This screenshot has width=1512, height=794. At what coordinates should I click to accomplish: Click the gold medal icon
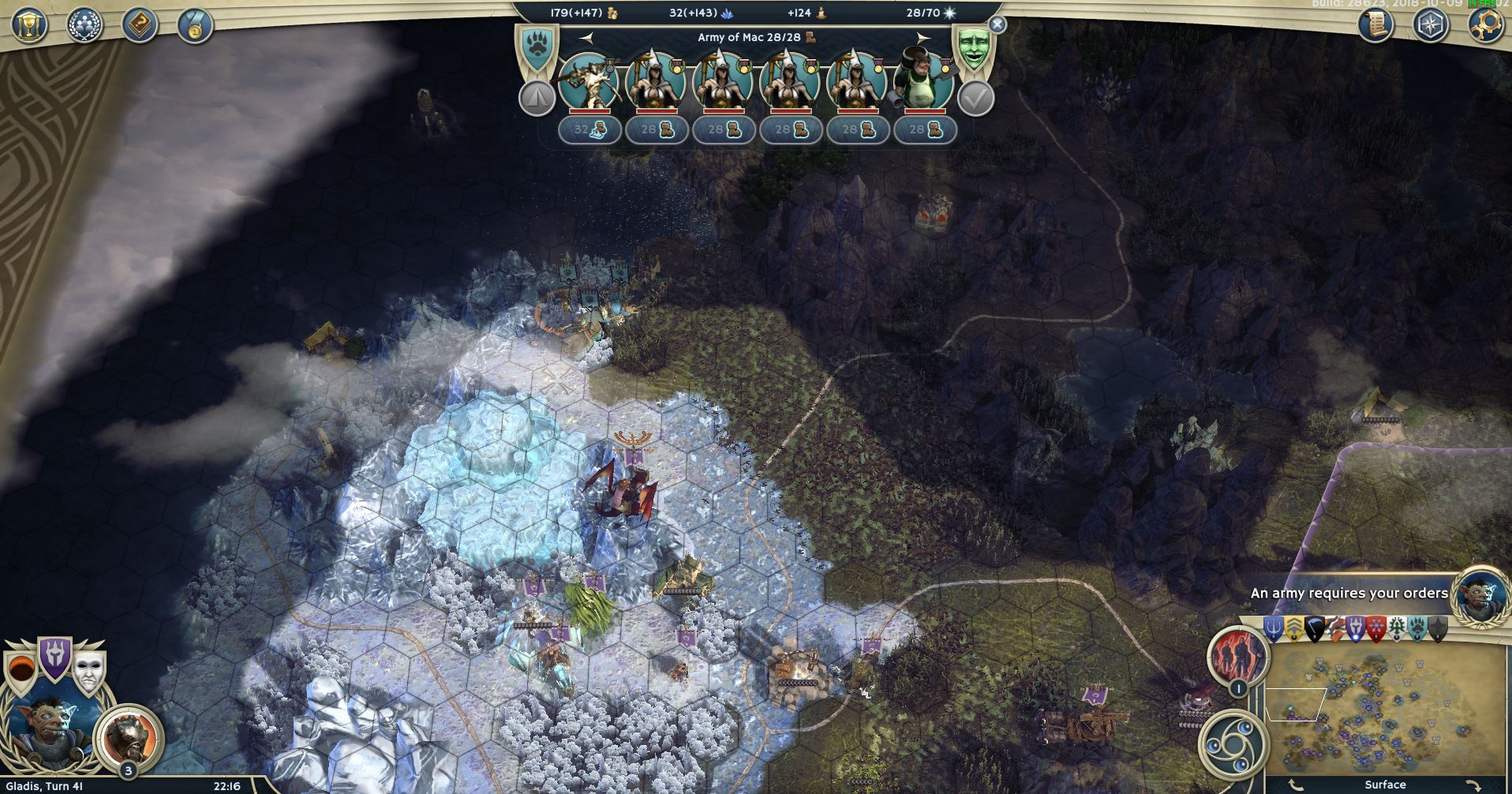click(195, 24)
